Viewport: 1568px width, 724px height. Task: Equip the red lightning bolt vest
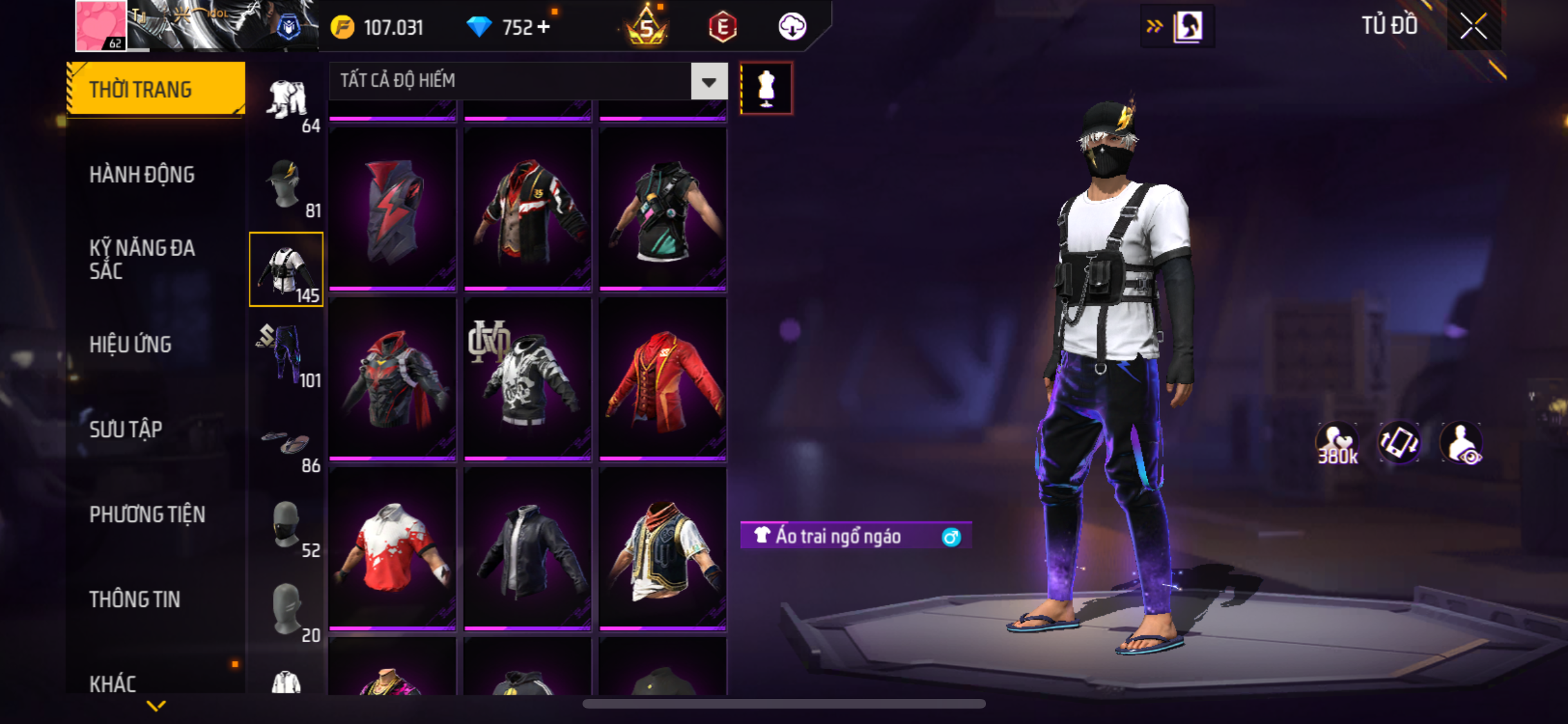pyautogui.click(x=393, y=209)
